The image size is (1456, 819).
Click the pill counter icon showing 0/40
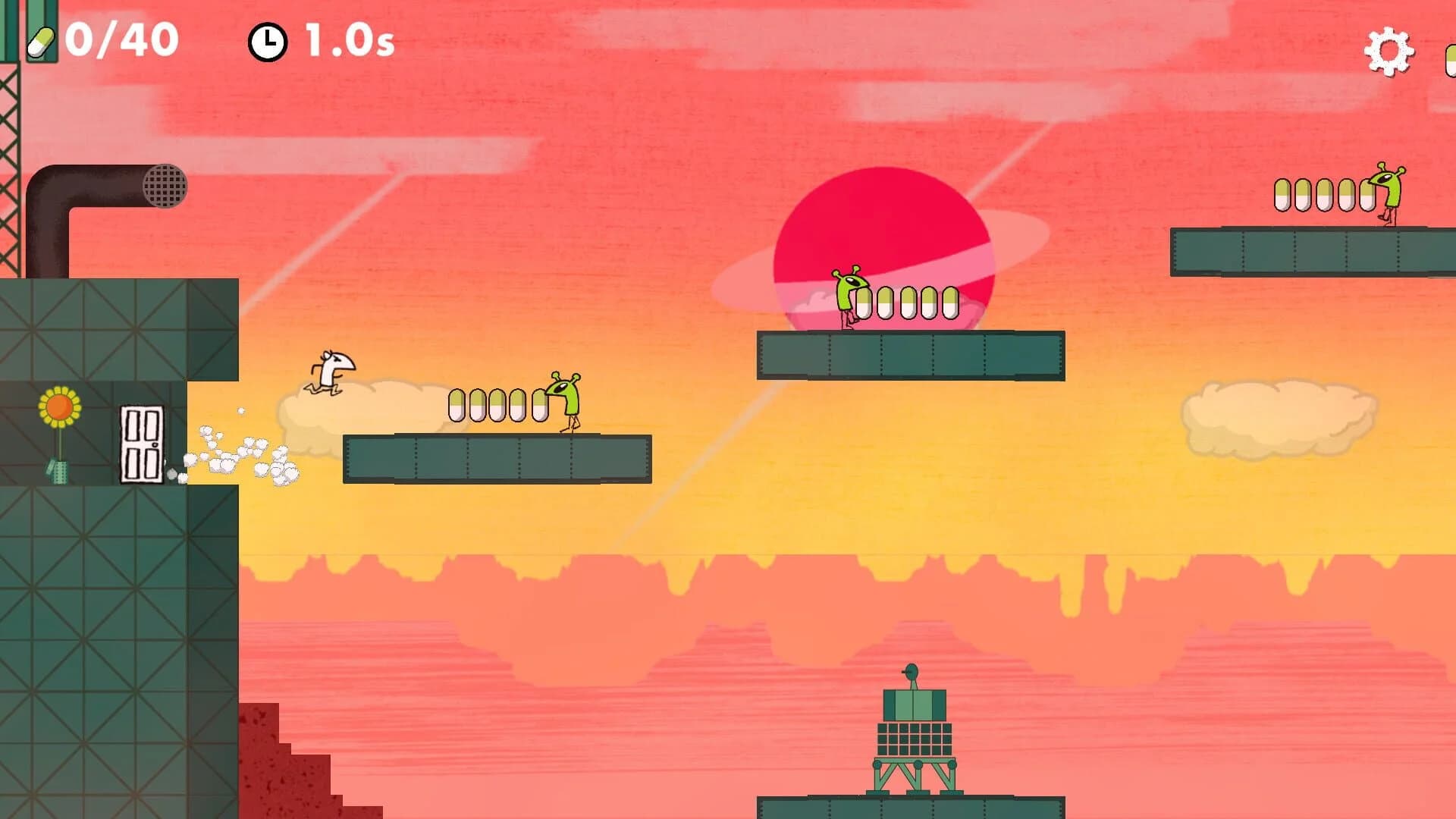tap(42, 42)
